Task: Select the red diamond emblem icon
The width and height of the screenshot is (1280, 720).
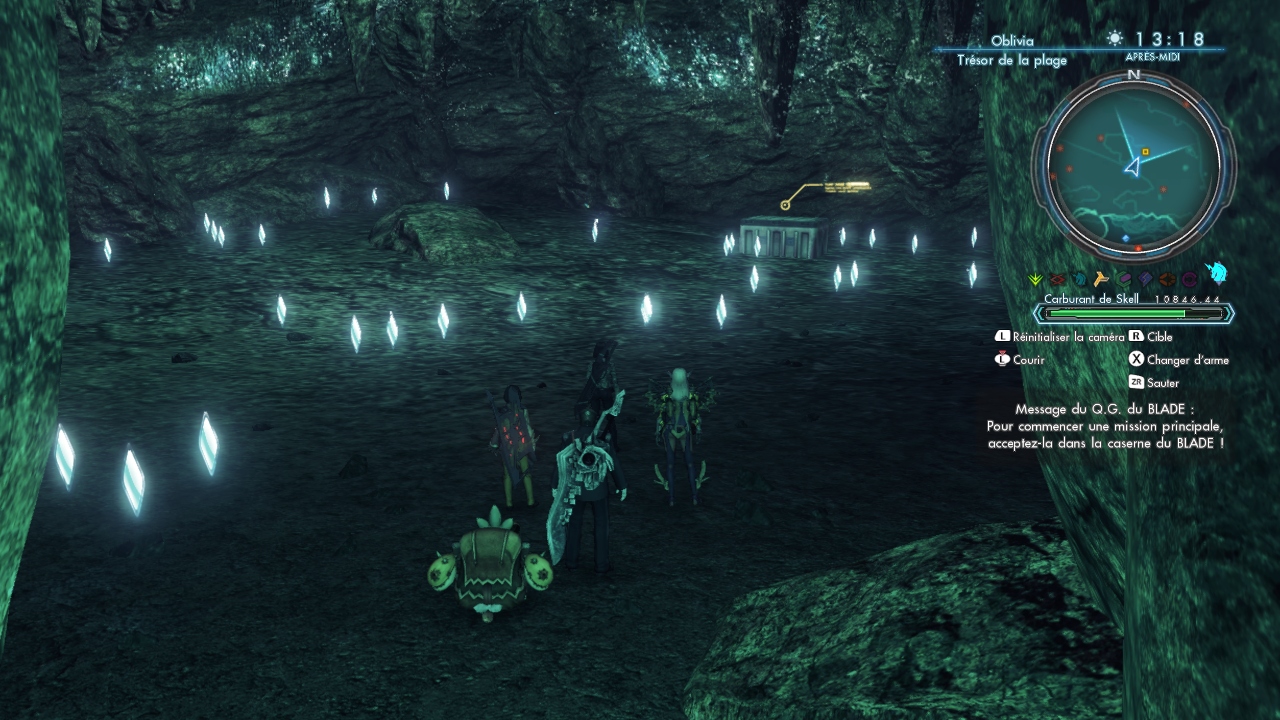Action: pos(1057,280)
